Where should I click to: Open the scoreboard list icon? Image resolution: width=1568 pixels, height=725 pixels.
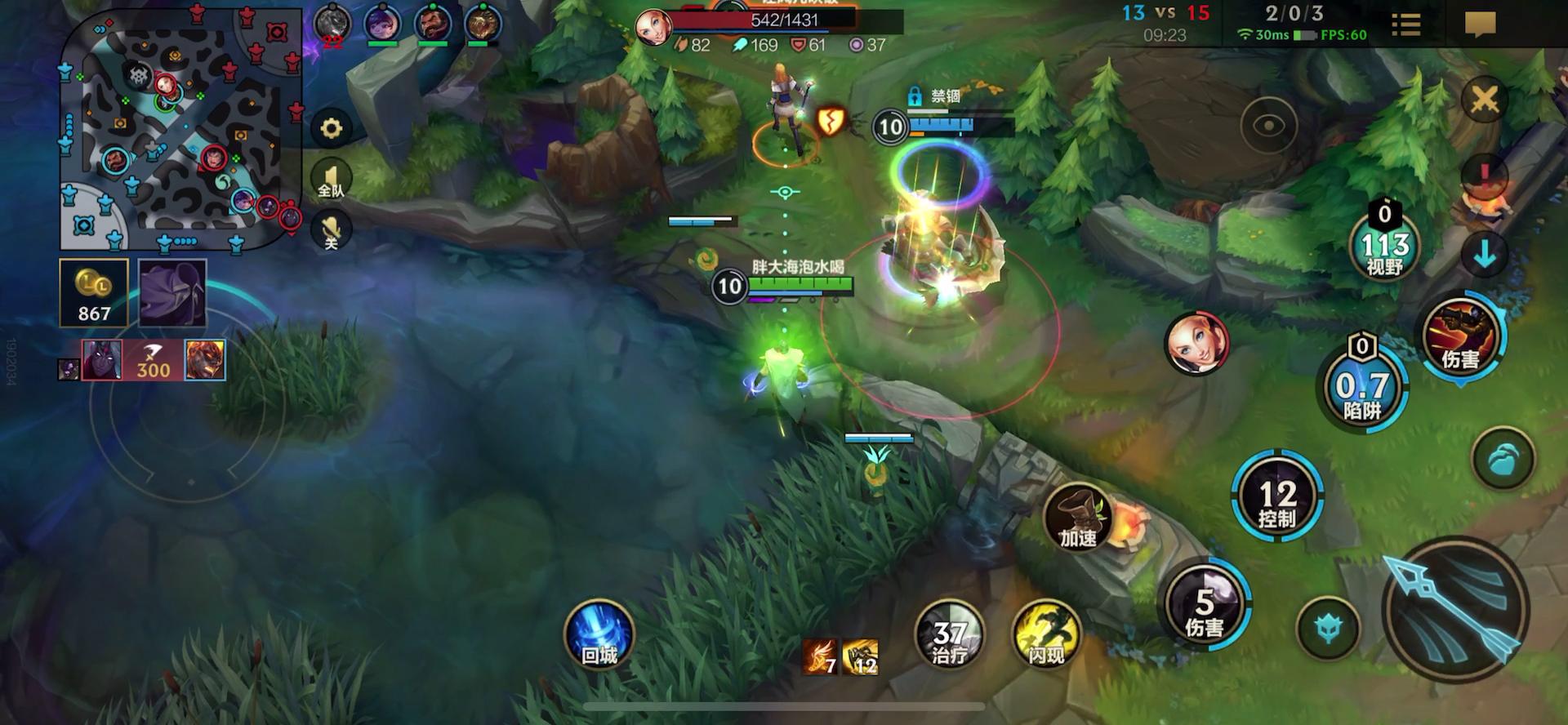tap(1405, 24)
